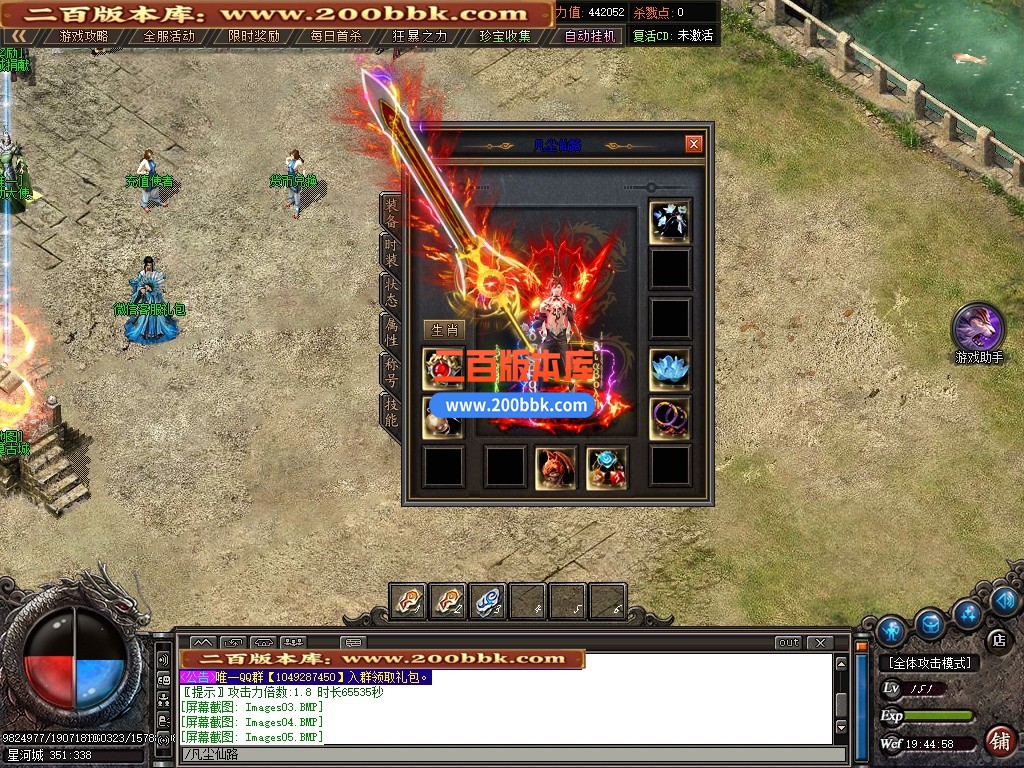Open the 全服活动 server events menu
Screen dimensions: 1024x768
pyautogui.click(x=169, y=36)
